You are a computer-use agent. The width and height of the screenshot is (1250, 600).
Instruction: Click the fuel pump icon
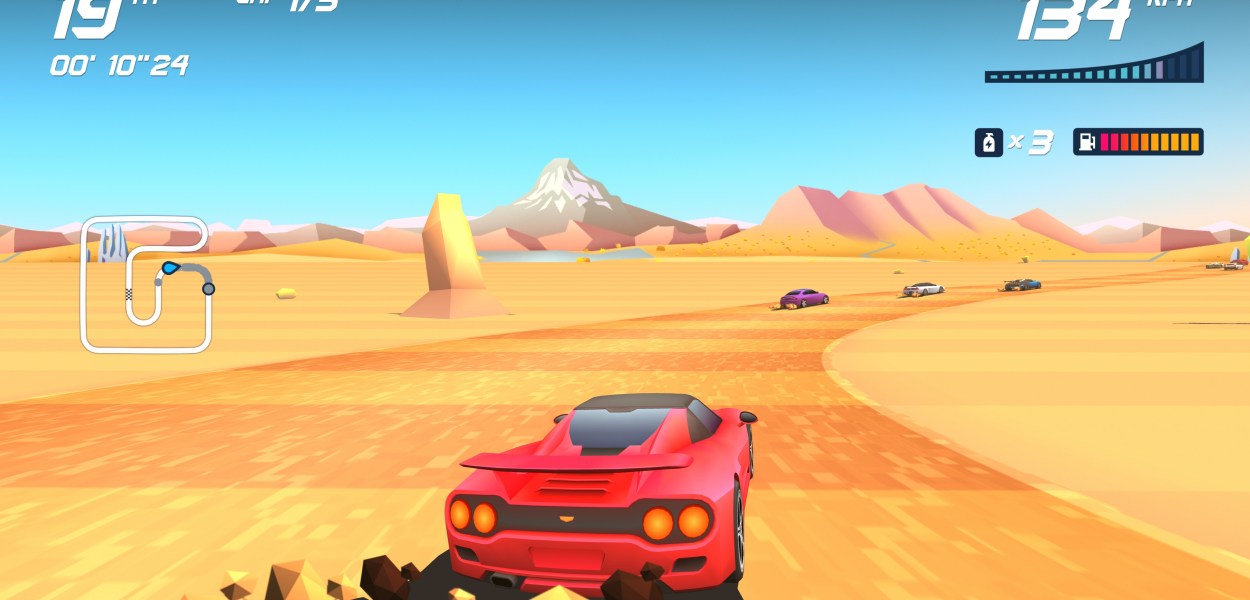(1087, 142)
